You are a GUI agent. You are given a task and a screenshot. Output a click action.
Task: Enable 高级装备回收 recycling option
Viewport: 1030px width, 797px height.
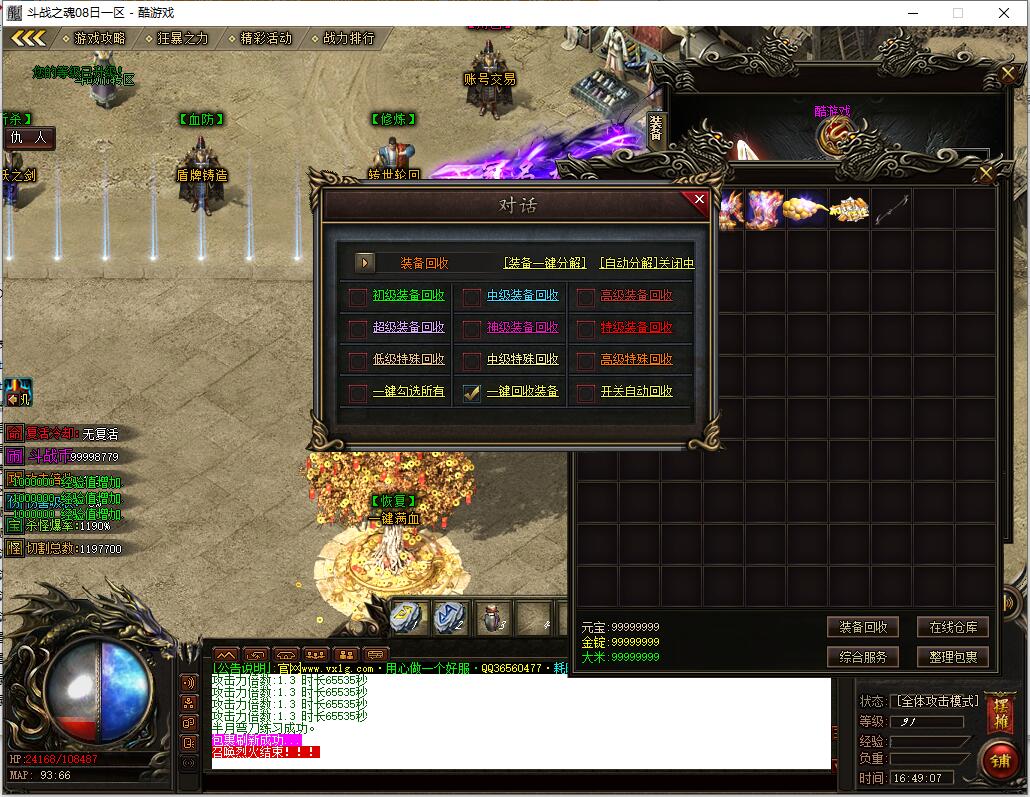[586, 296]
